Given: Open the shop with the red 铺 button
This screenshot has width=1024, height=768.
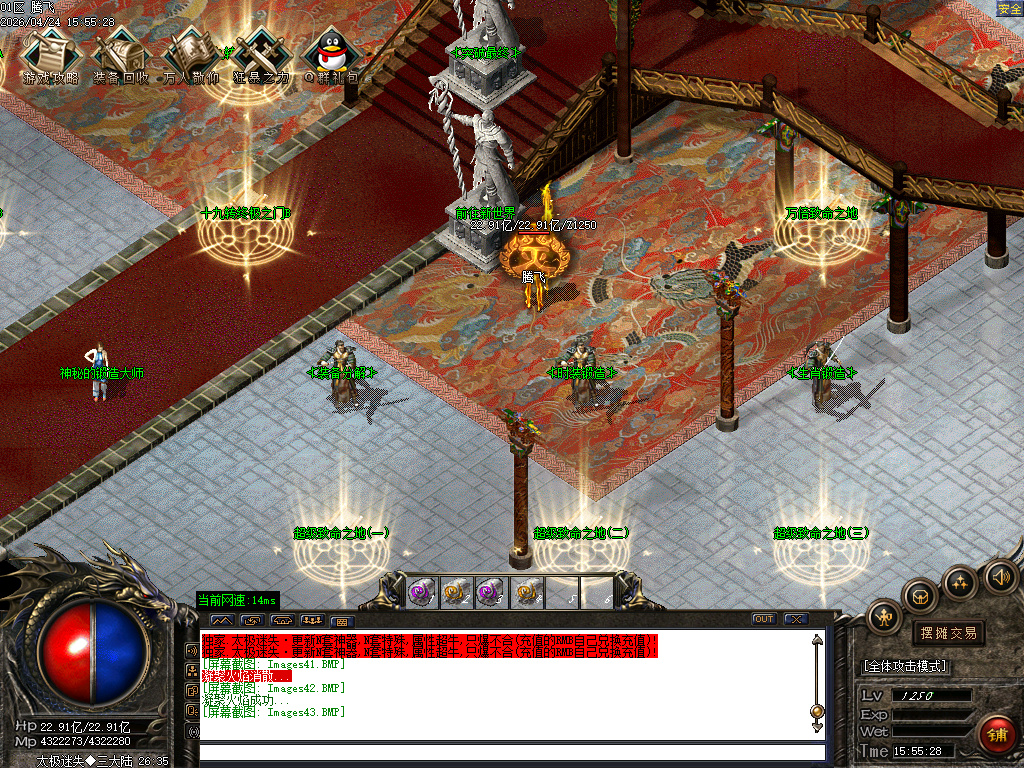Looking at the screenshot, I should coord(997,735).
